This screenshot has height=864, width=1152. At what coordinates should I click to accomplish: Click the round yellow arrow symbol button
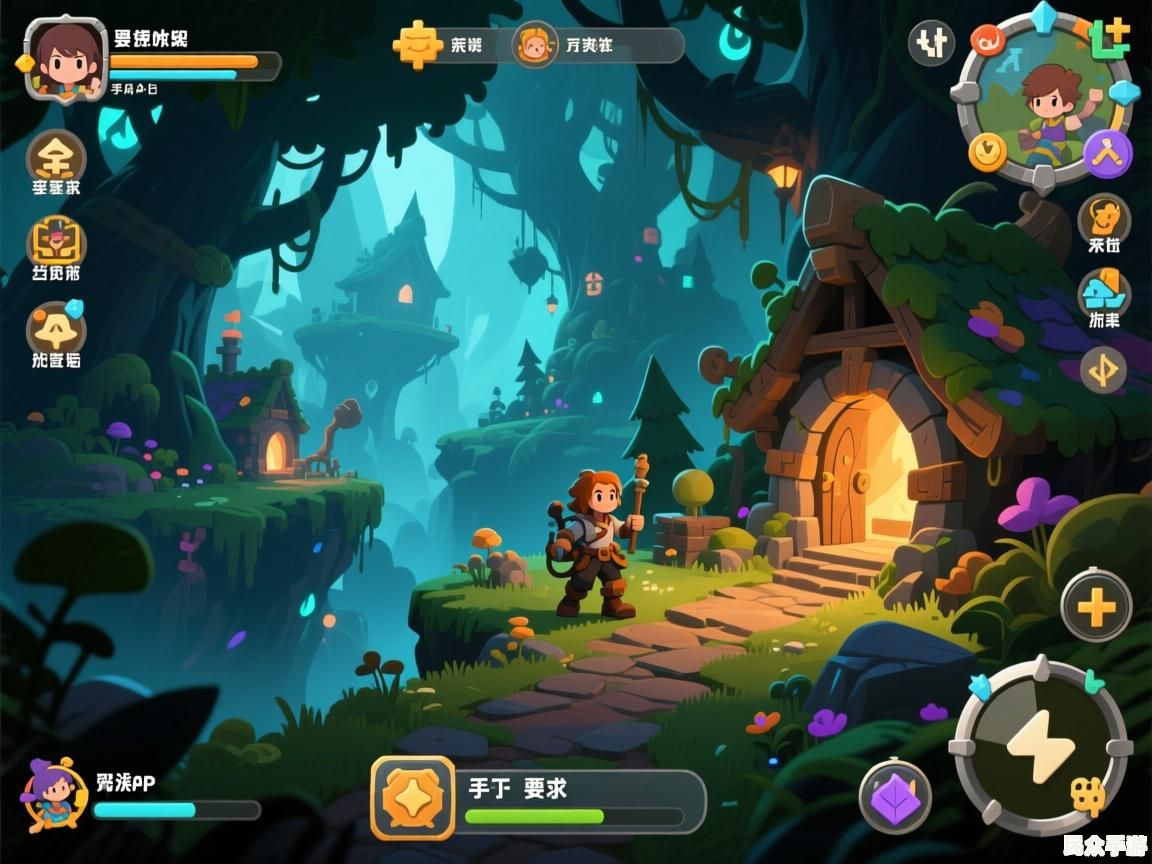[1103, 371]
